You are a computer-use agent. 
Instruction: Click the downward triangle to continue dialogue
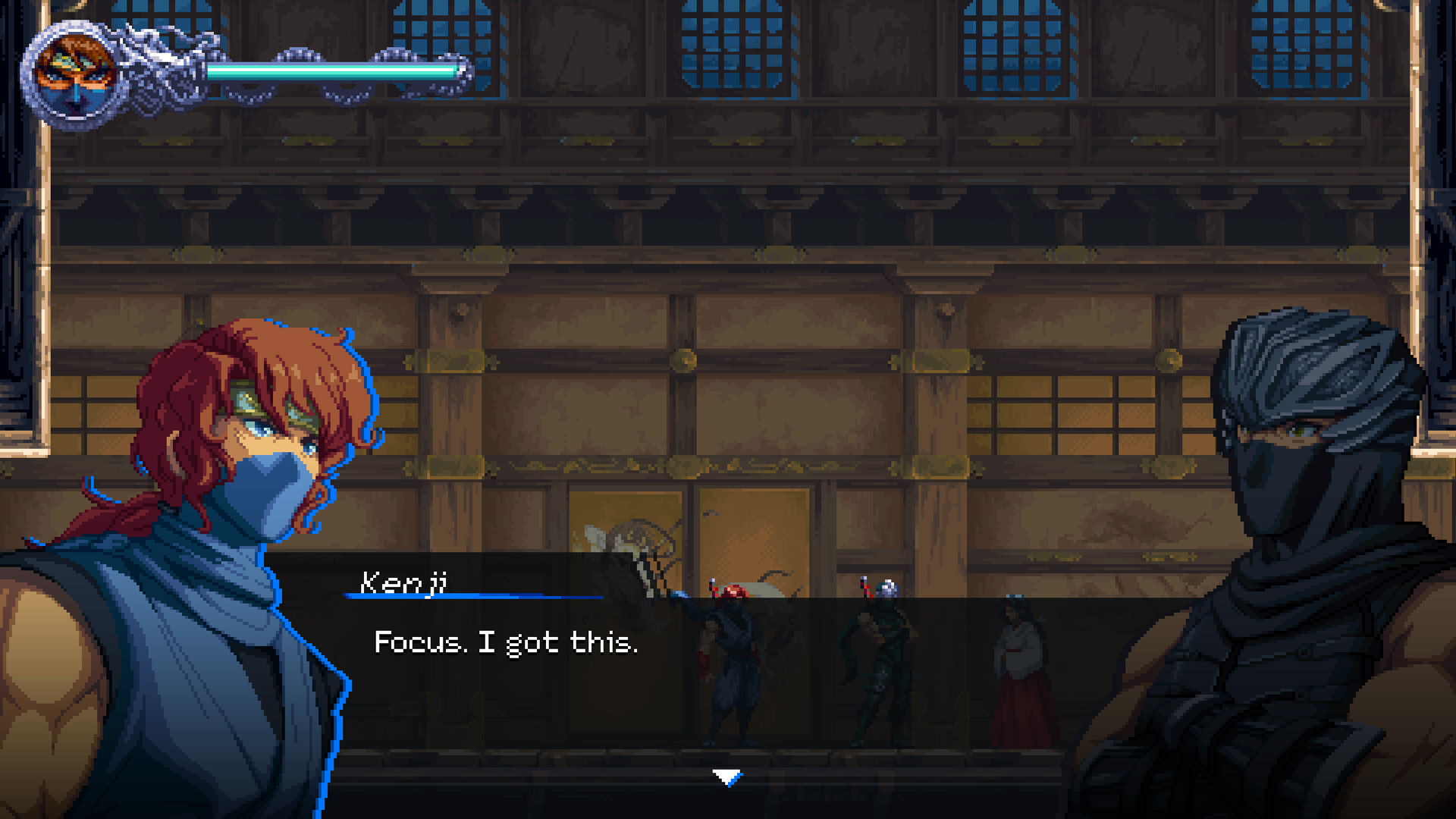[728, 776]
